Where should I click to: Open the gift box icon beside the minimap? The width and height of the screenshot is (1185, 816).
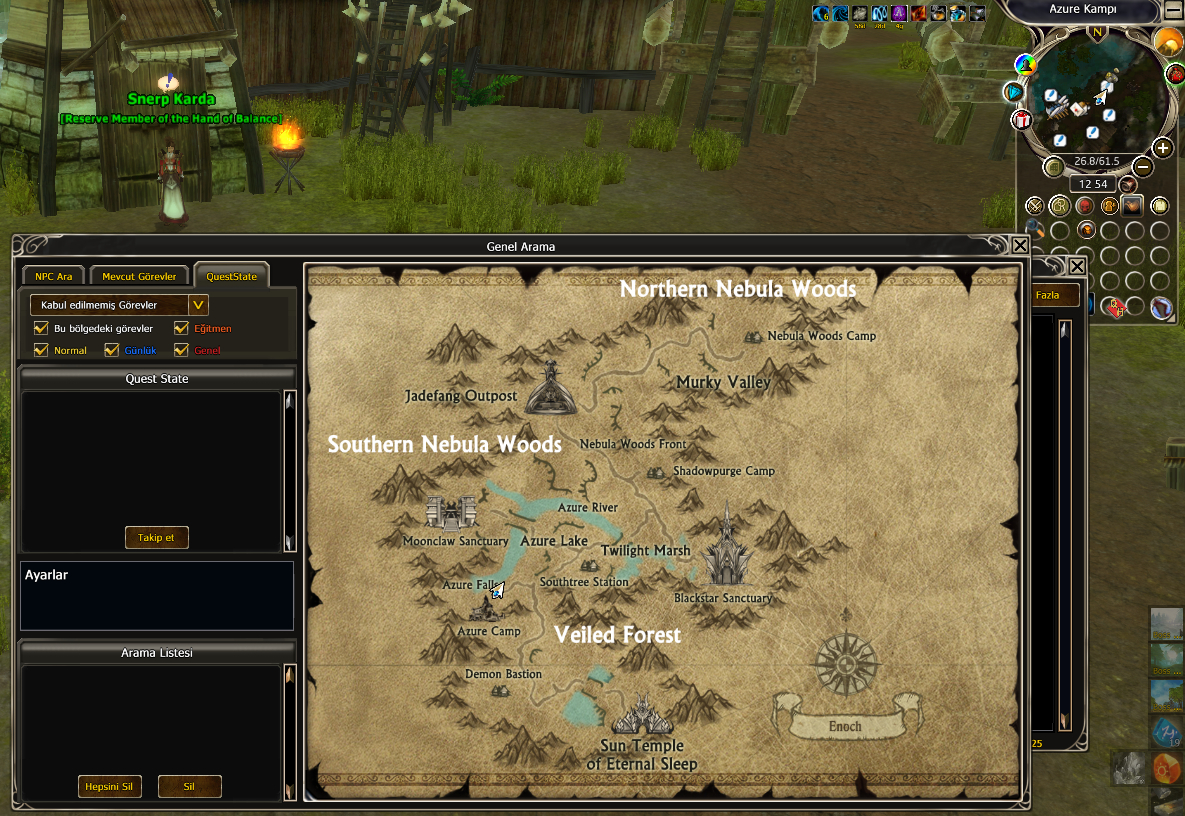(1021, 120)
